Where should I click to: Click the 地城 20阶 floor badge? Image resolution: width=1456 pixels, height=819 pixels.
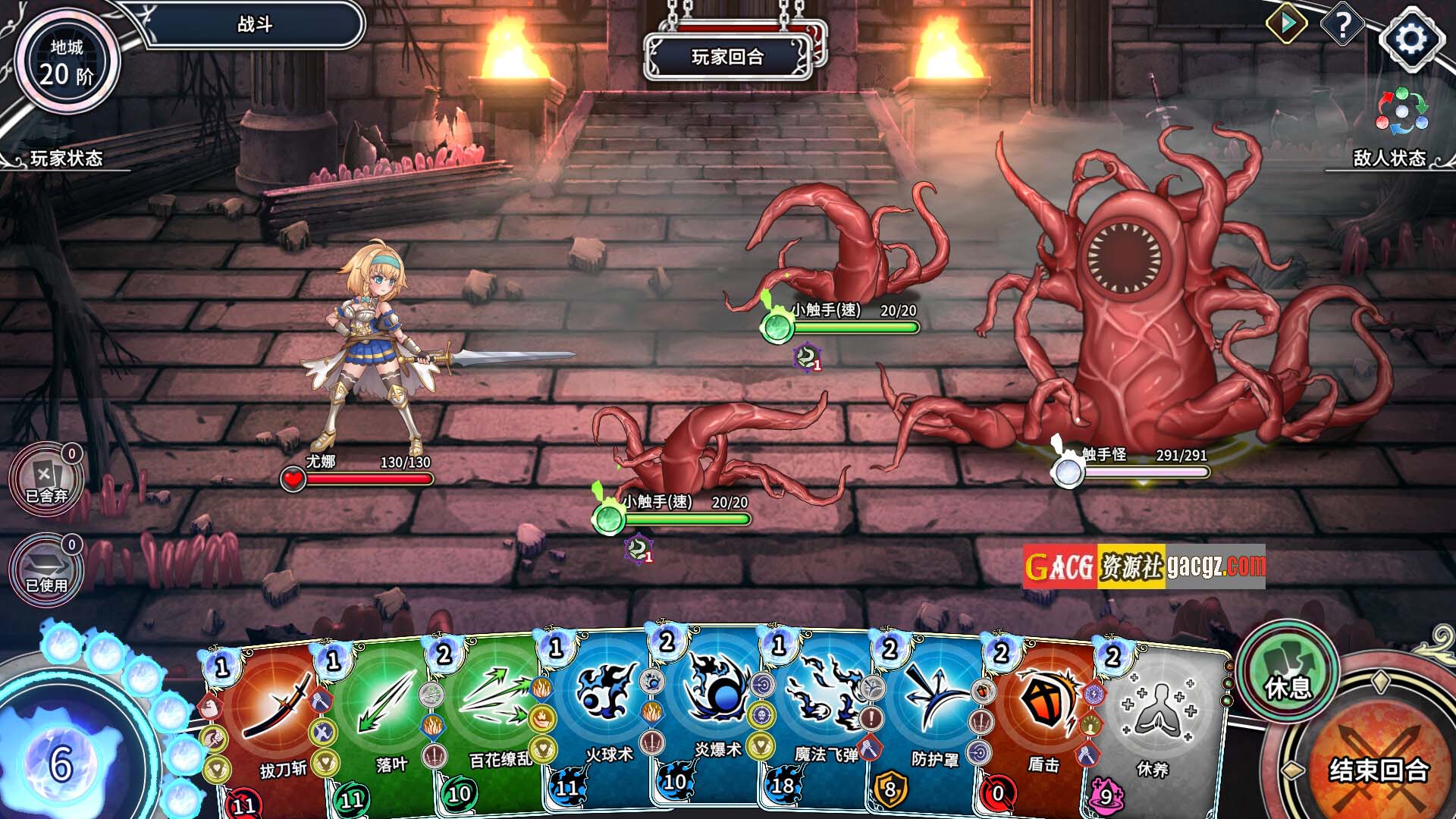[x=67, y=62]
